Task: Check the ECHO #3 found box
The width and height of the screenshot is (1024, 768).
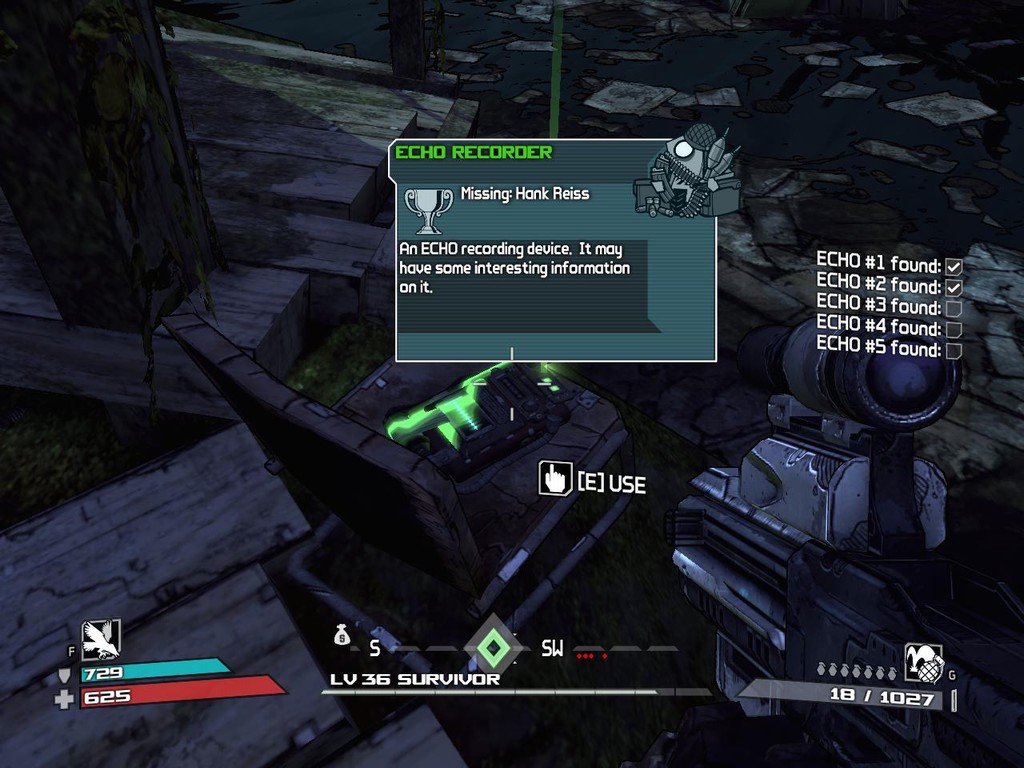Action: (953, 308)
